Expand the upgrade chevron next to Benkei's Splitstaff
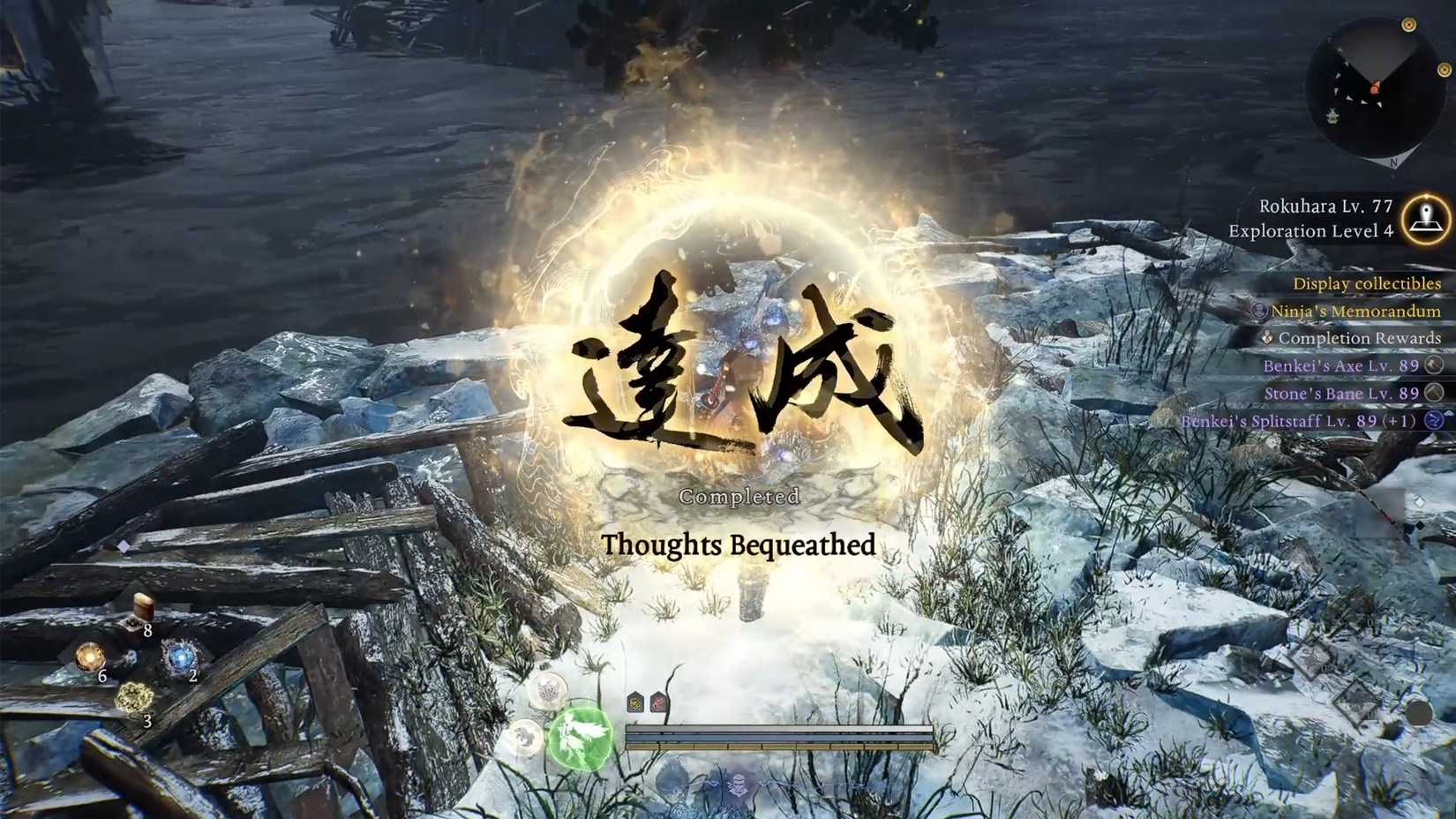The image size is (1456, 819). pyautogui.click(x=1448, y=412)
